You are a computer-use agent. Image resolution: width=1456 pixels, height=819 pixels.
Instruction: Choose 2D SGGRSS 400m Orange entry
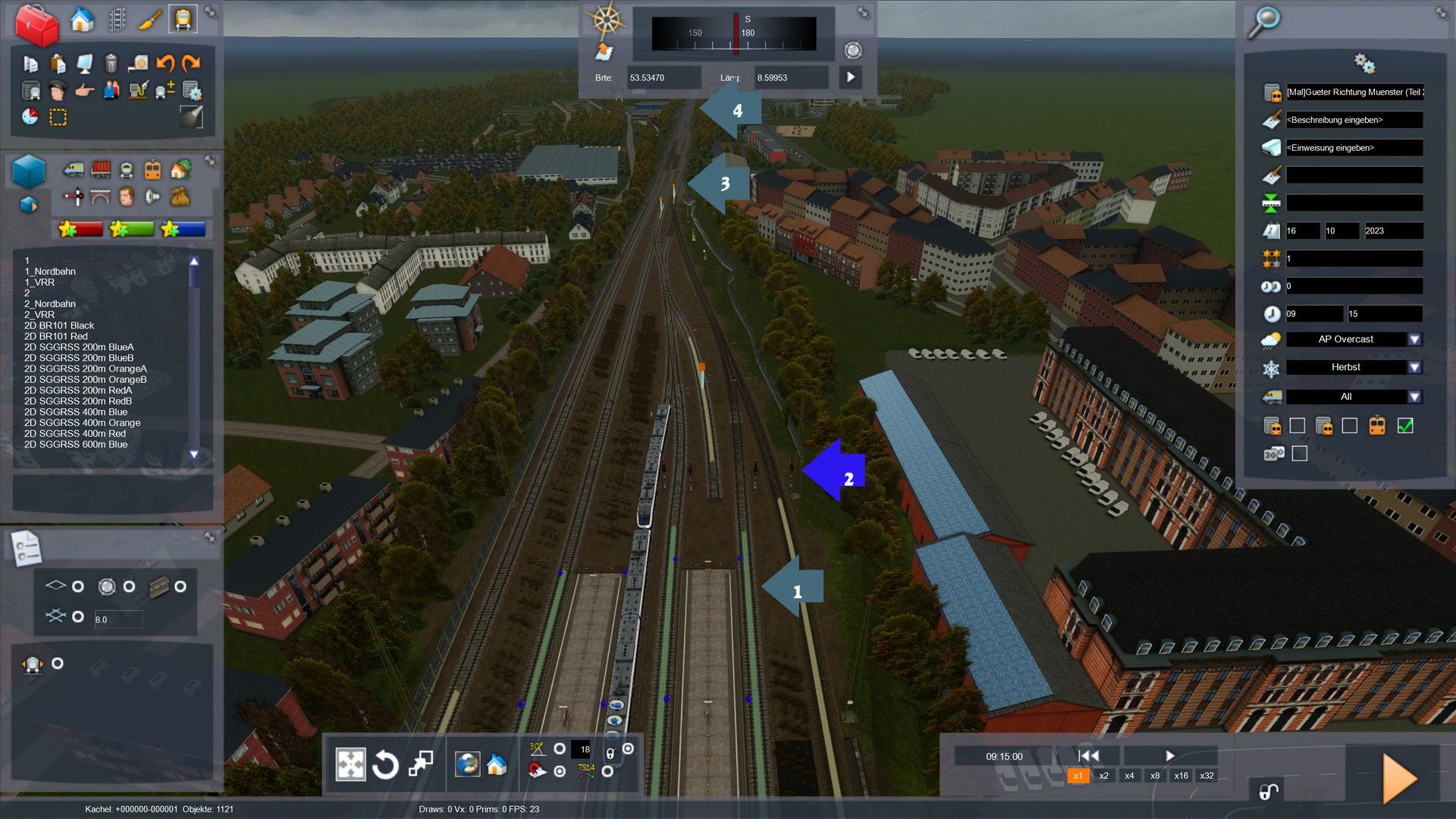point(82,422)
